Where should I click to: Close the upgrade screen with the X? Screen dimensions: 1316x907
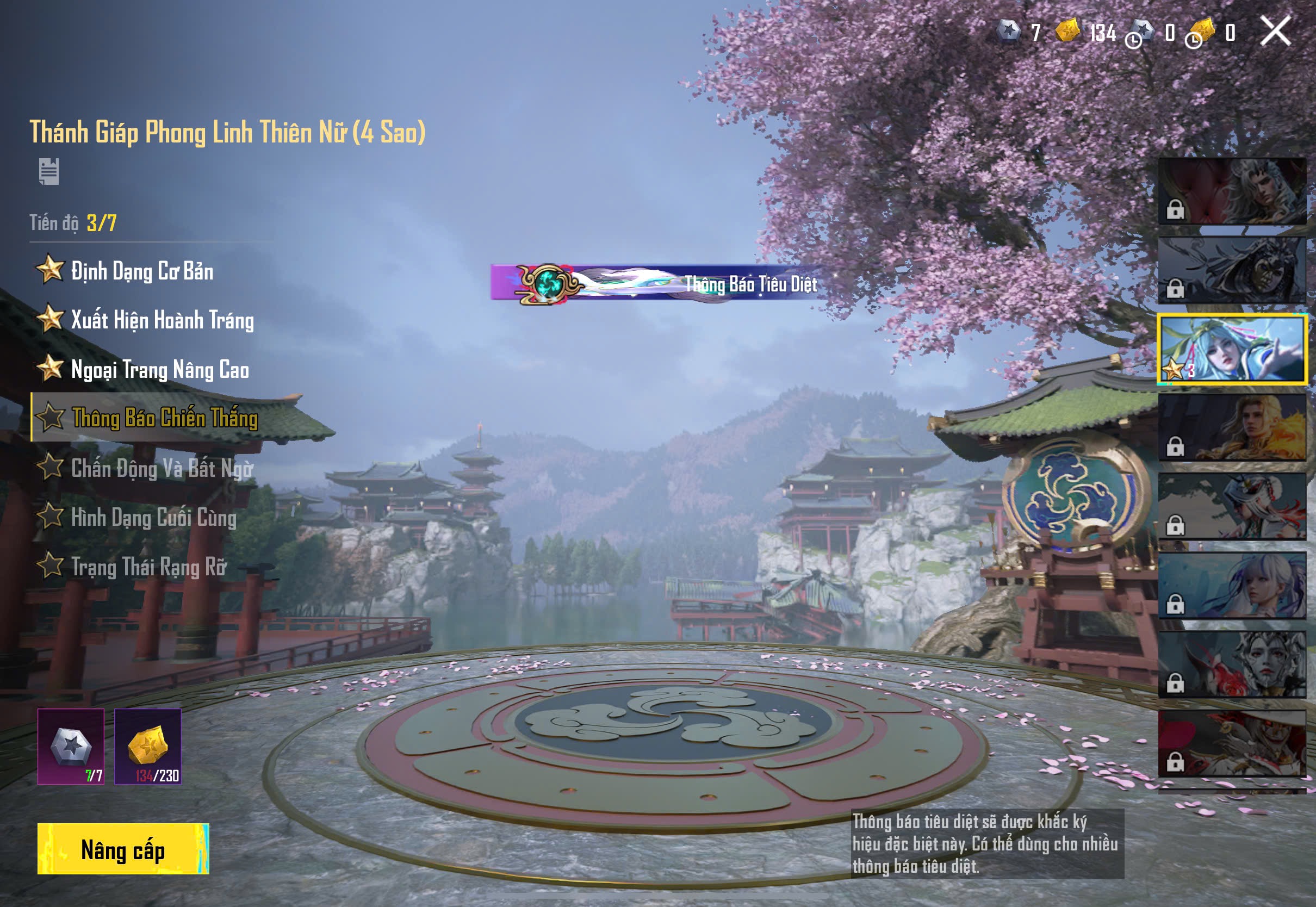pos(1275,30)
